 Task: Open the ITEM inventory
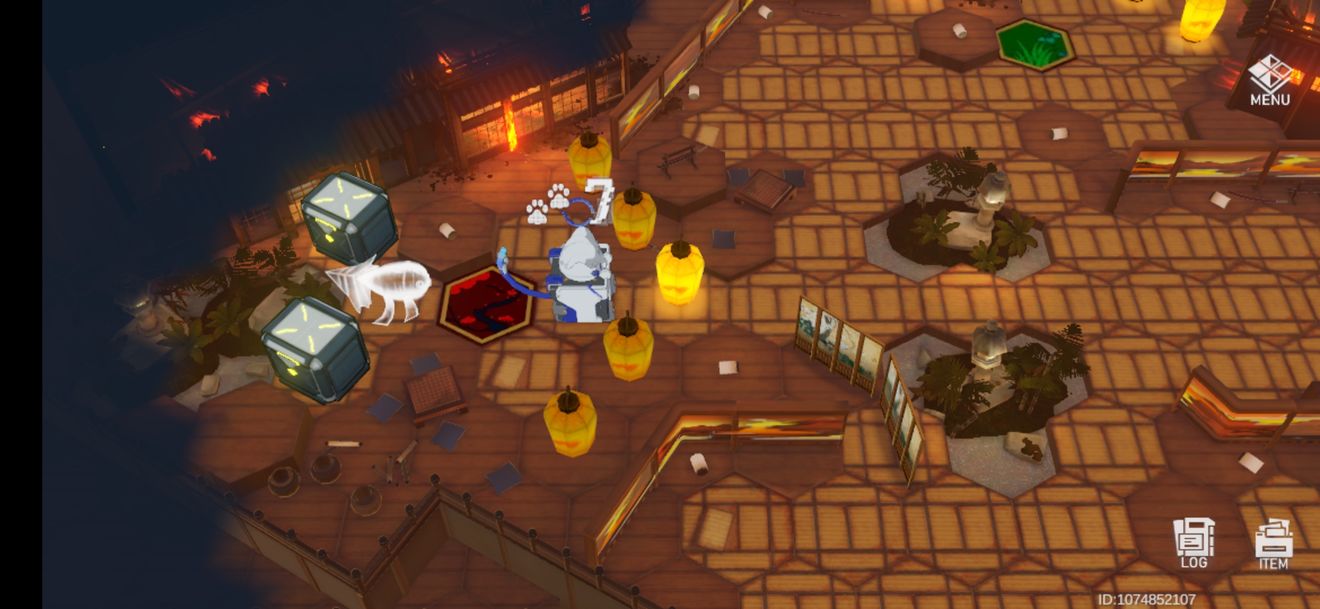coord(1273,545)
